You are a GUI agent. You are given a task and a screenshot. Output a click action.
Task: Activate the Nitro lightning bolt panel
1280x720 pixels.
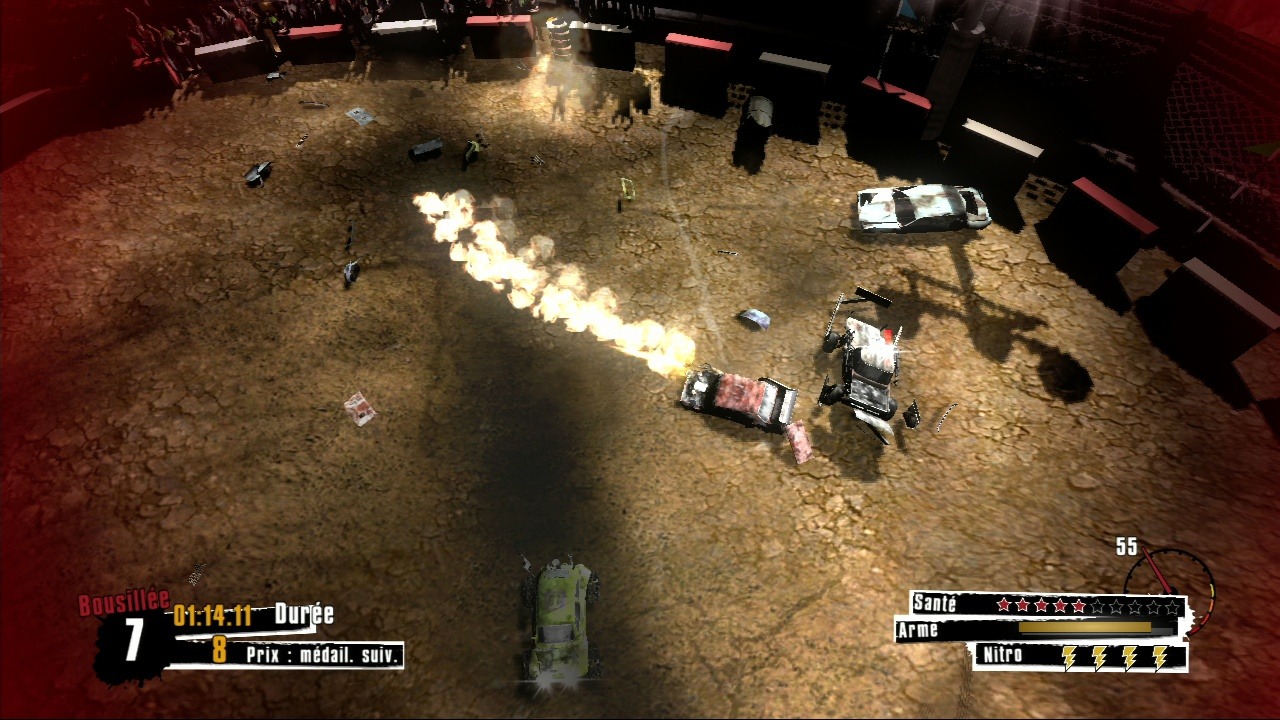(x=1080, y=657)
